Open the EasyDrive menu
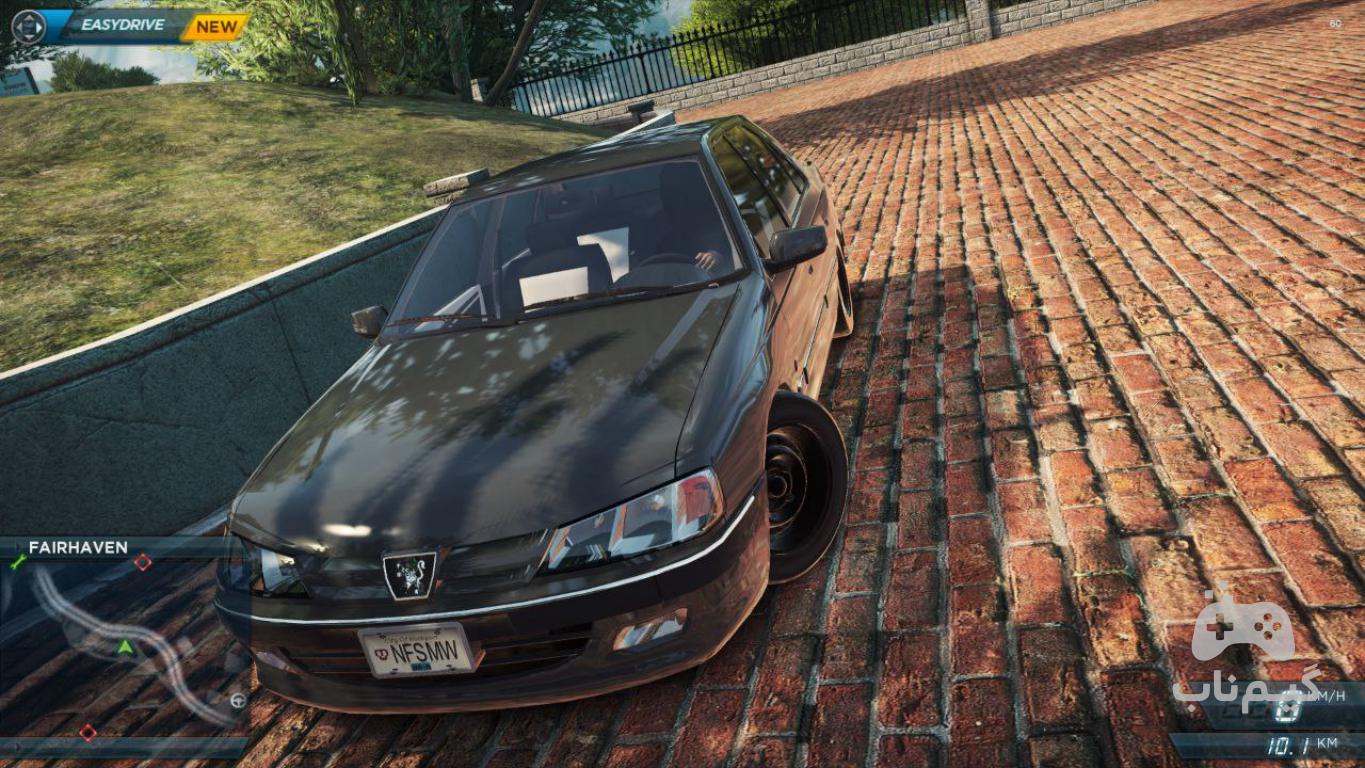Viewport: 1365px width, 768px height. pyautogui.click(x=122, y=25)
